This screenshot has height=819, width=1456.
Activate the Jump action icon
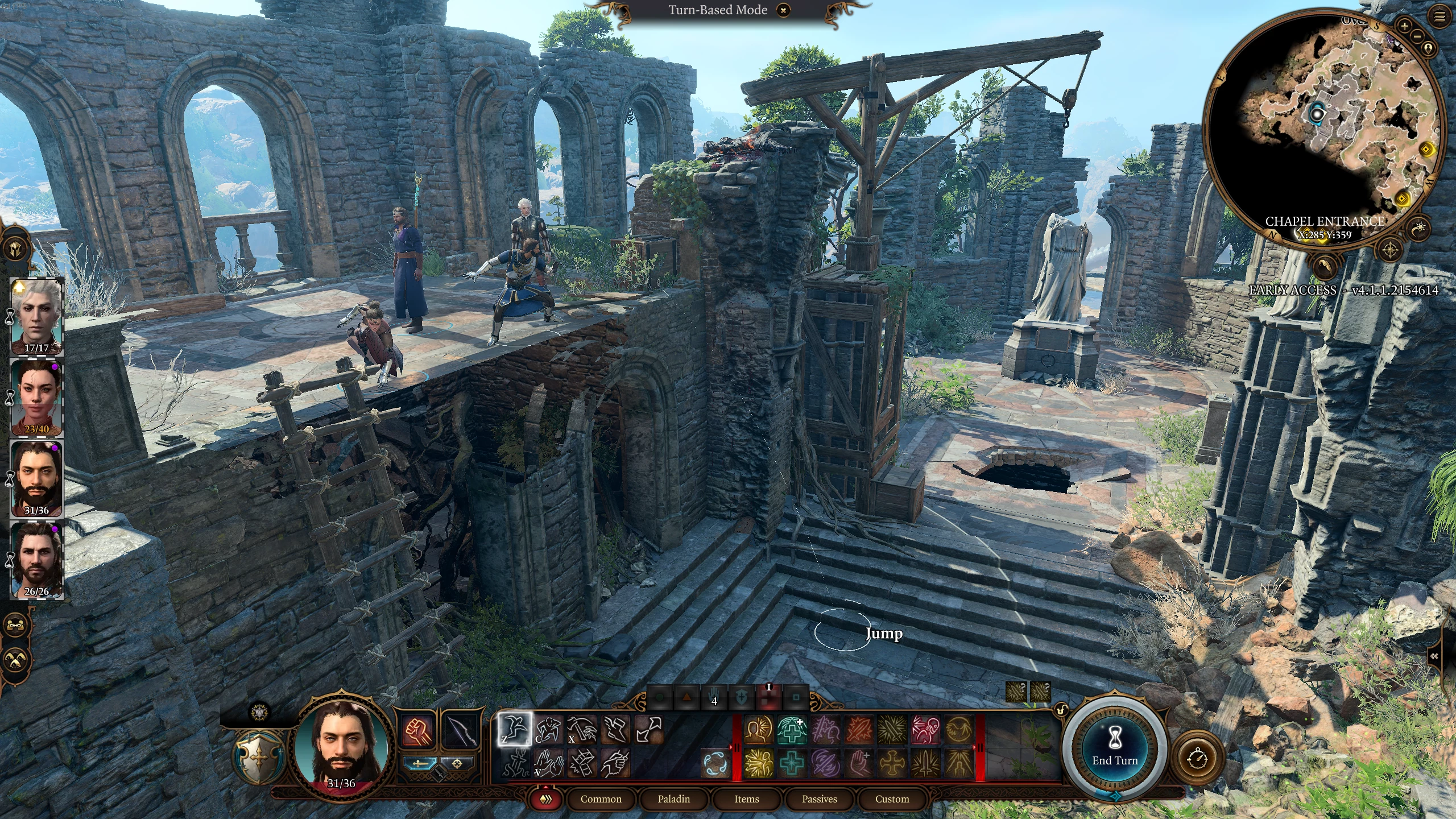coord(515,729)
